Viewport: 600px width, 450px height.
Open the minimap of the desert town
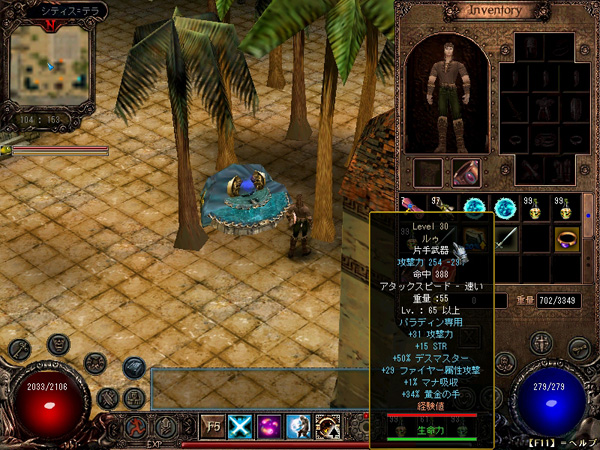[x=50, y=63]
